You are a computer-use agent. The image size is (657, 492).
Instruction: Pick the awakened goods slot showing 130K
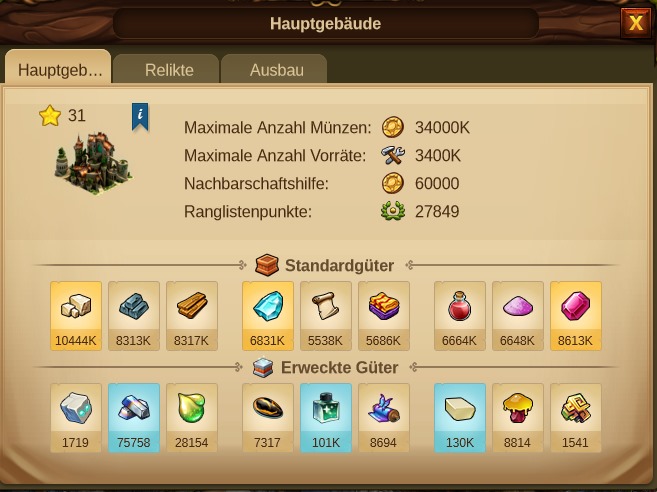(x=460, y=417)
